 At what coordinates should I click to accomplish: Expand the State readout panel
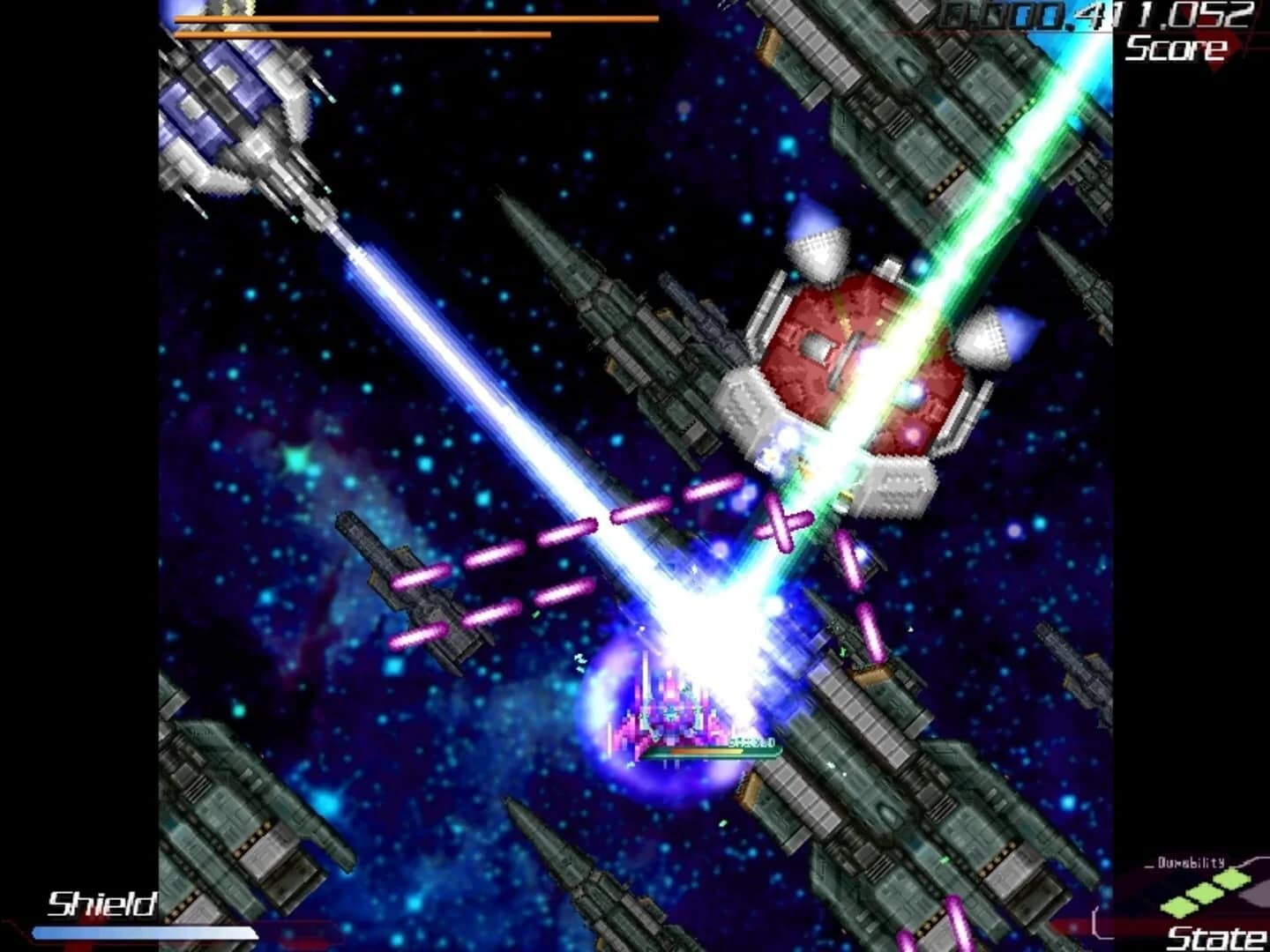(1217, 936)
